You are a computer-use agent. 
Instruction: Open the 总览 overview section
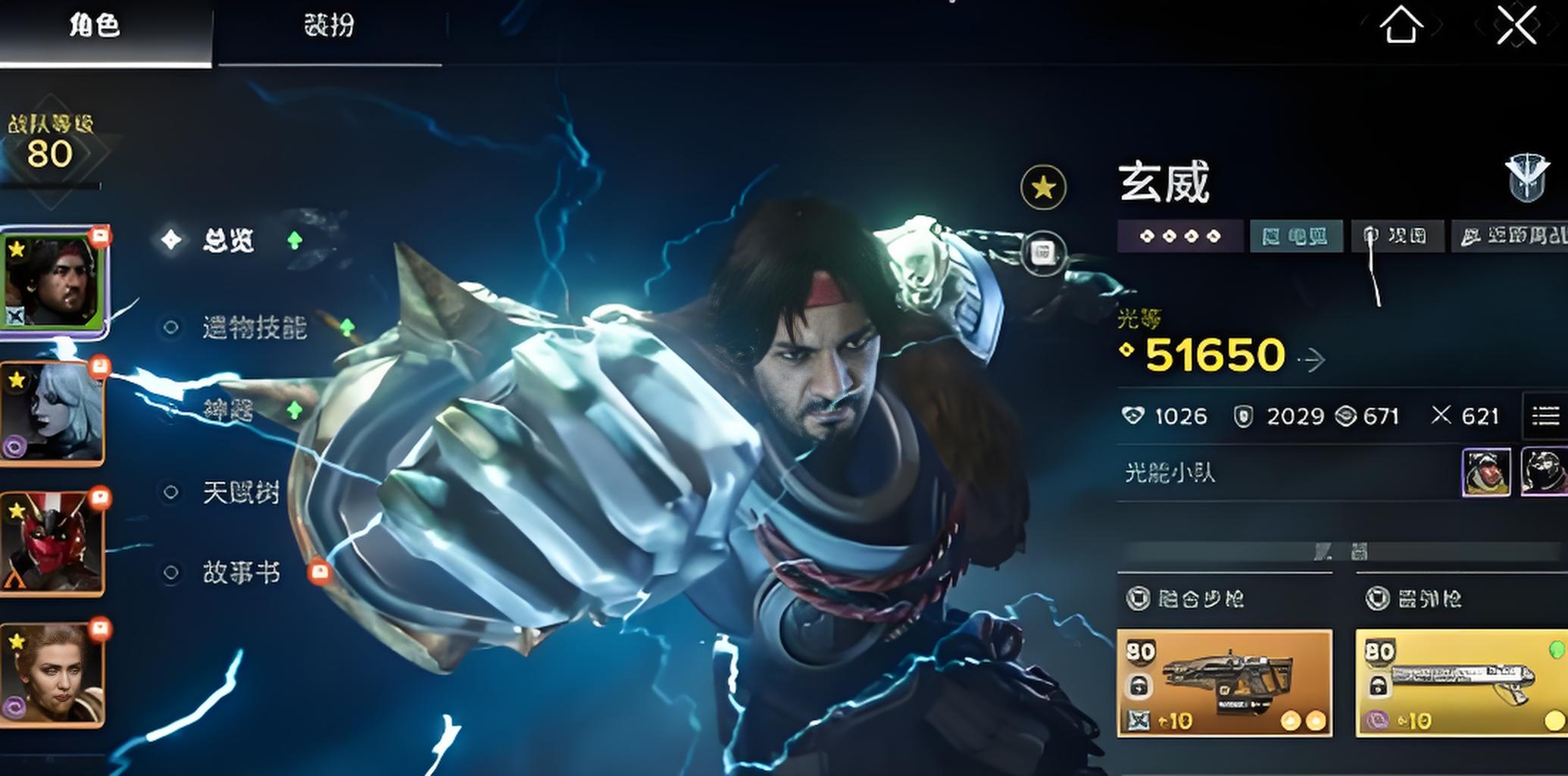[228, 241]
